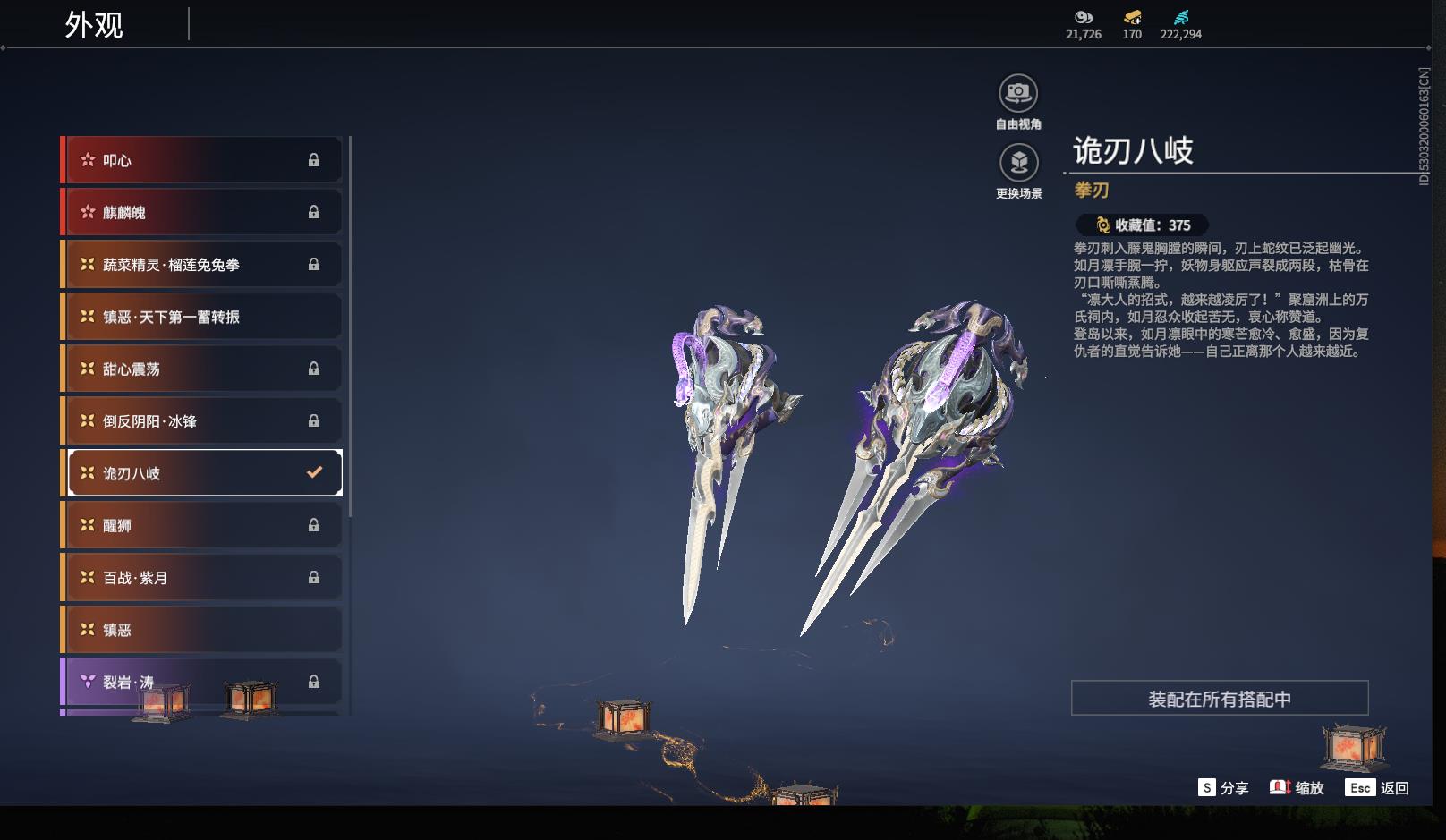The width and height of the screenshot is (1446, 840).
Task: Click the 返回 back button
Action: (1378, 788)
